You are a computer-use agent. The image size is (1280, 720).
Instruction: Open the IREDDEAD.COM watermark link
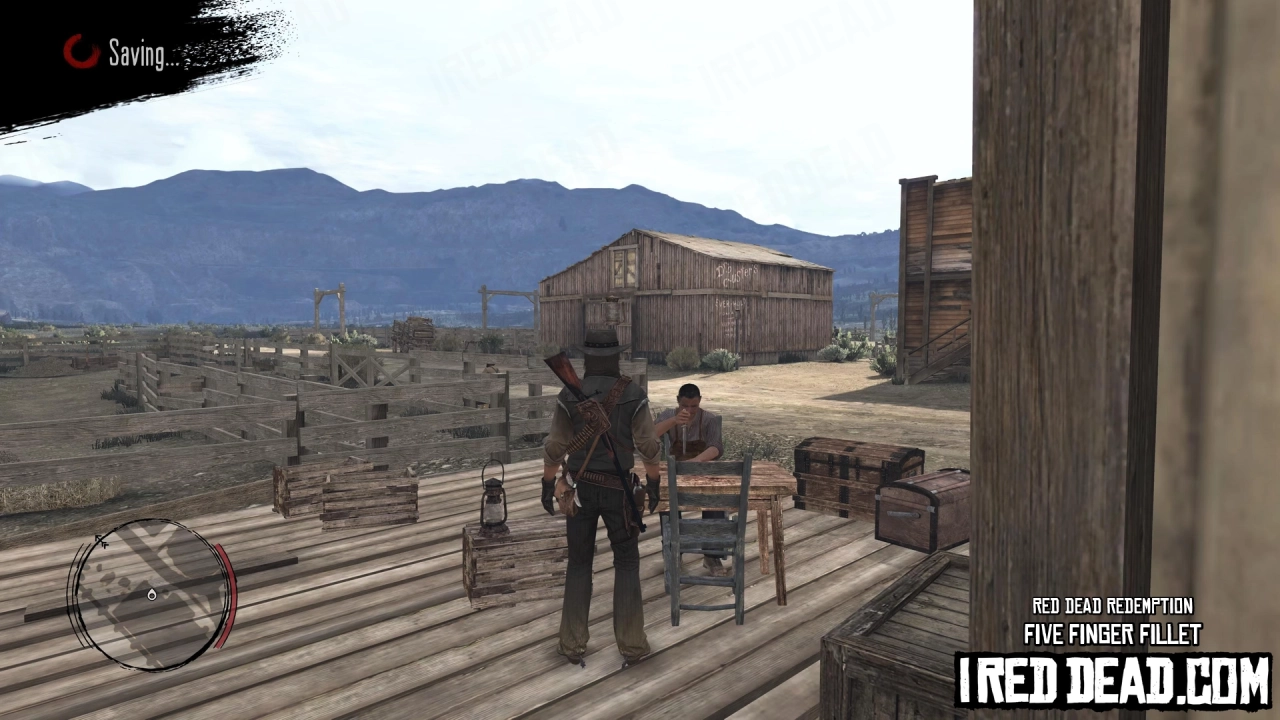(1113, 675)
